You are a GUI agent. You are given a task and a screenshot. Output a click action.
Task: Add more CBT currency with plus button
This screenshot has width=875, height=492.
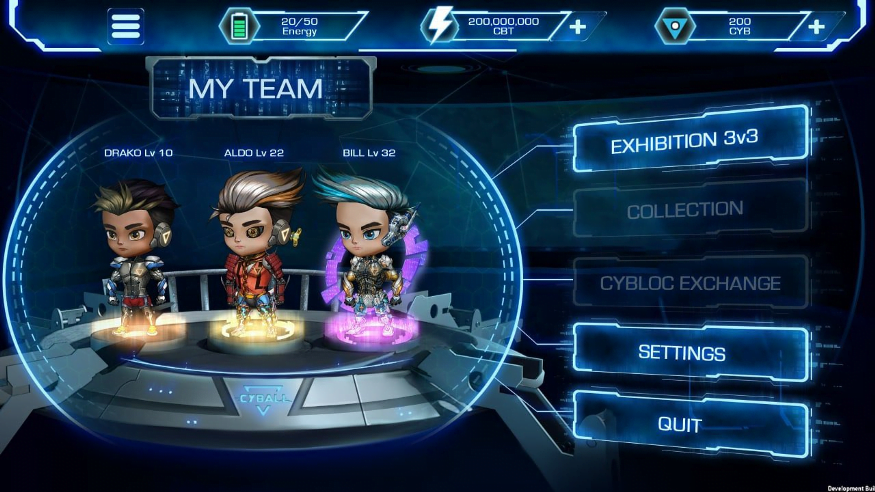(x=578, y=26)
